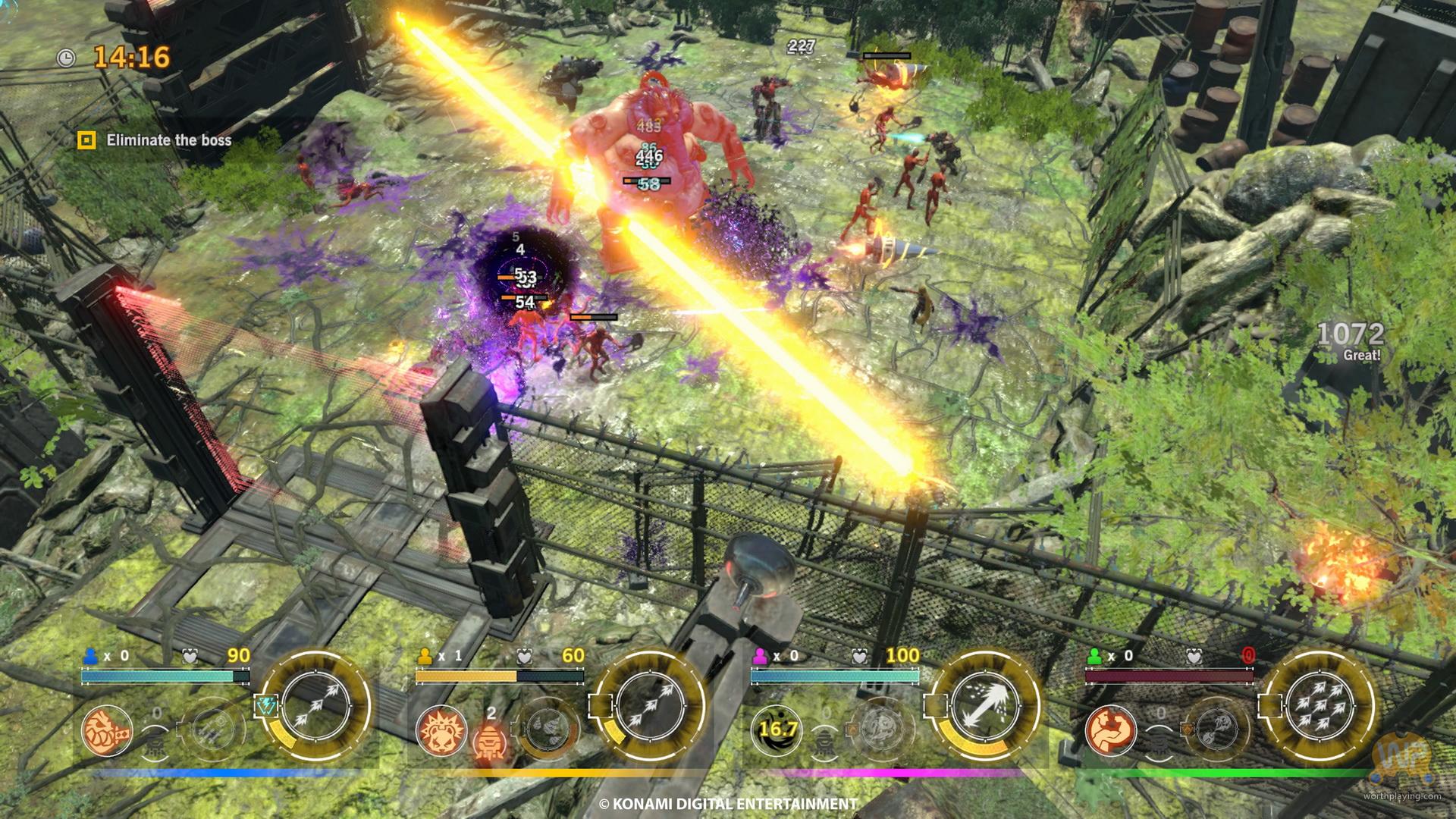Activate blue player's armored fist skill icon
This screenshot has width=1456, height=819.
click(x=106, y=733)
